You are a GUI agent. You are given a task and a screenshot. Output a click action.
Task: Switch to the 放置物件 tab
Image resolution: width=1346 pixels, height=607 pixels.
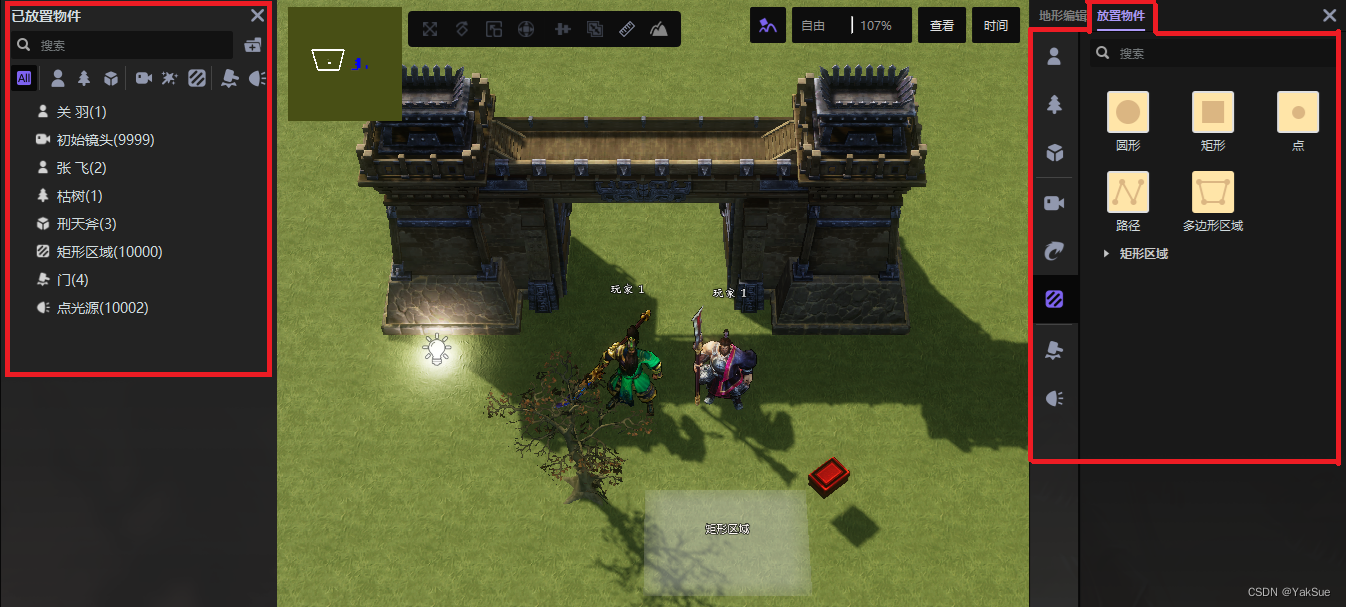1121,15
